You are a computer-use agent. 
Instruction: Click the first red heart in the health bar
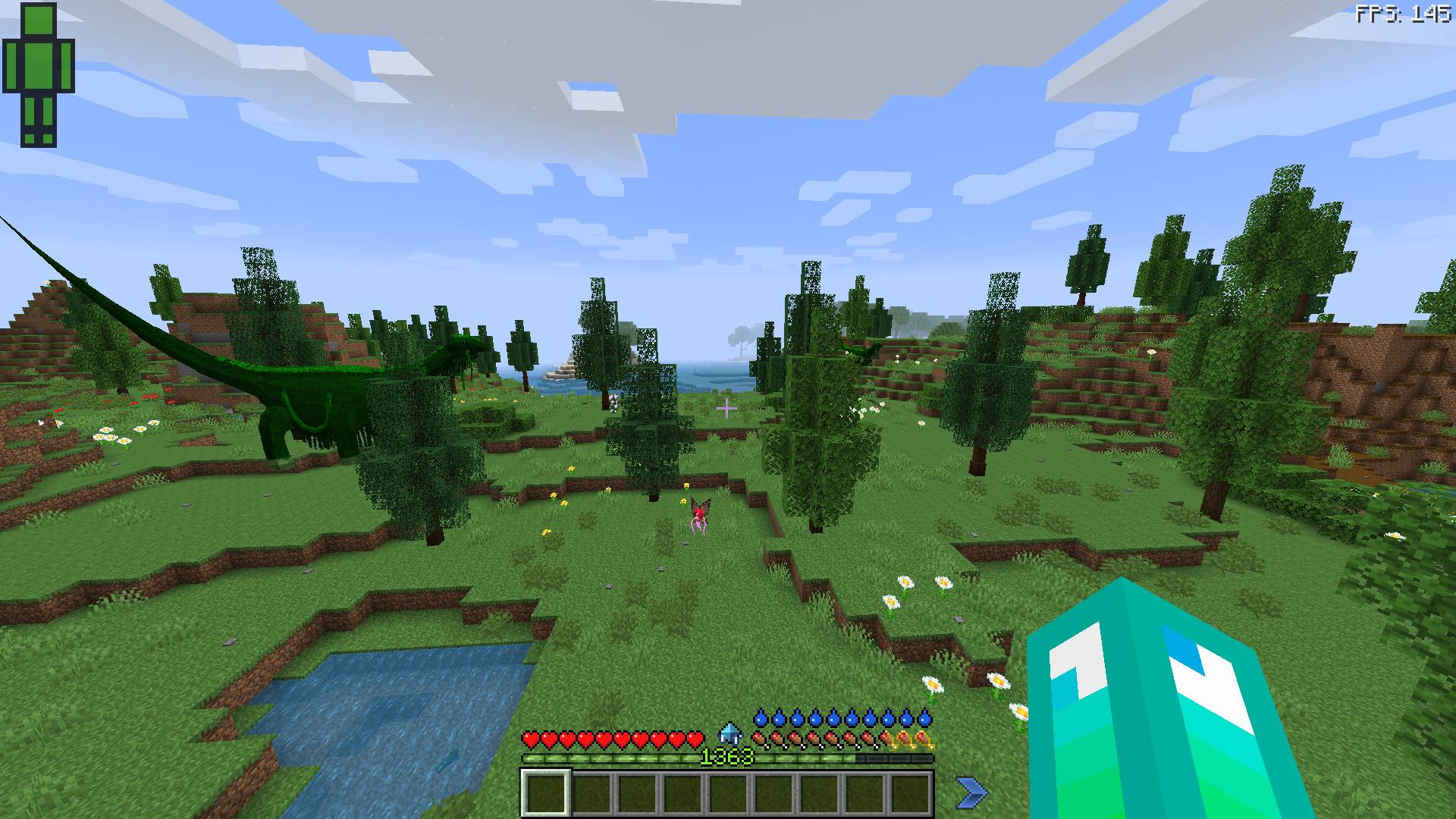pyautogui.click(x=531, y=739)
